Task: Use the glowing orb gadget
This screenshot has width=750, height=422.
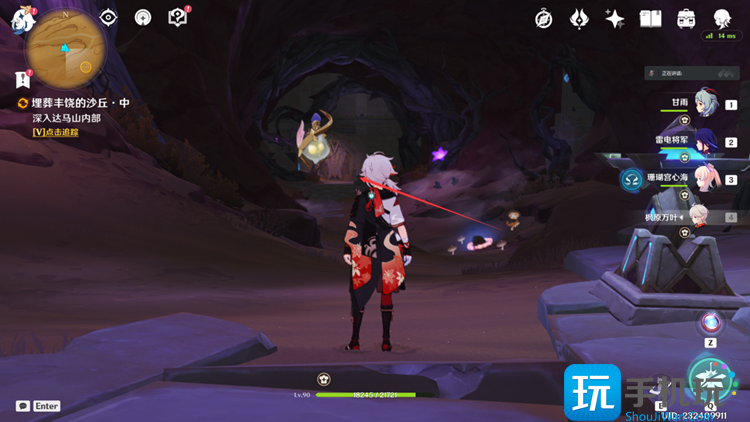Action: (711, 322)
